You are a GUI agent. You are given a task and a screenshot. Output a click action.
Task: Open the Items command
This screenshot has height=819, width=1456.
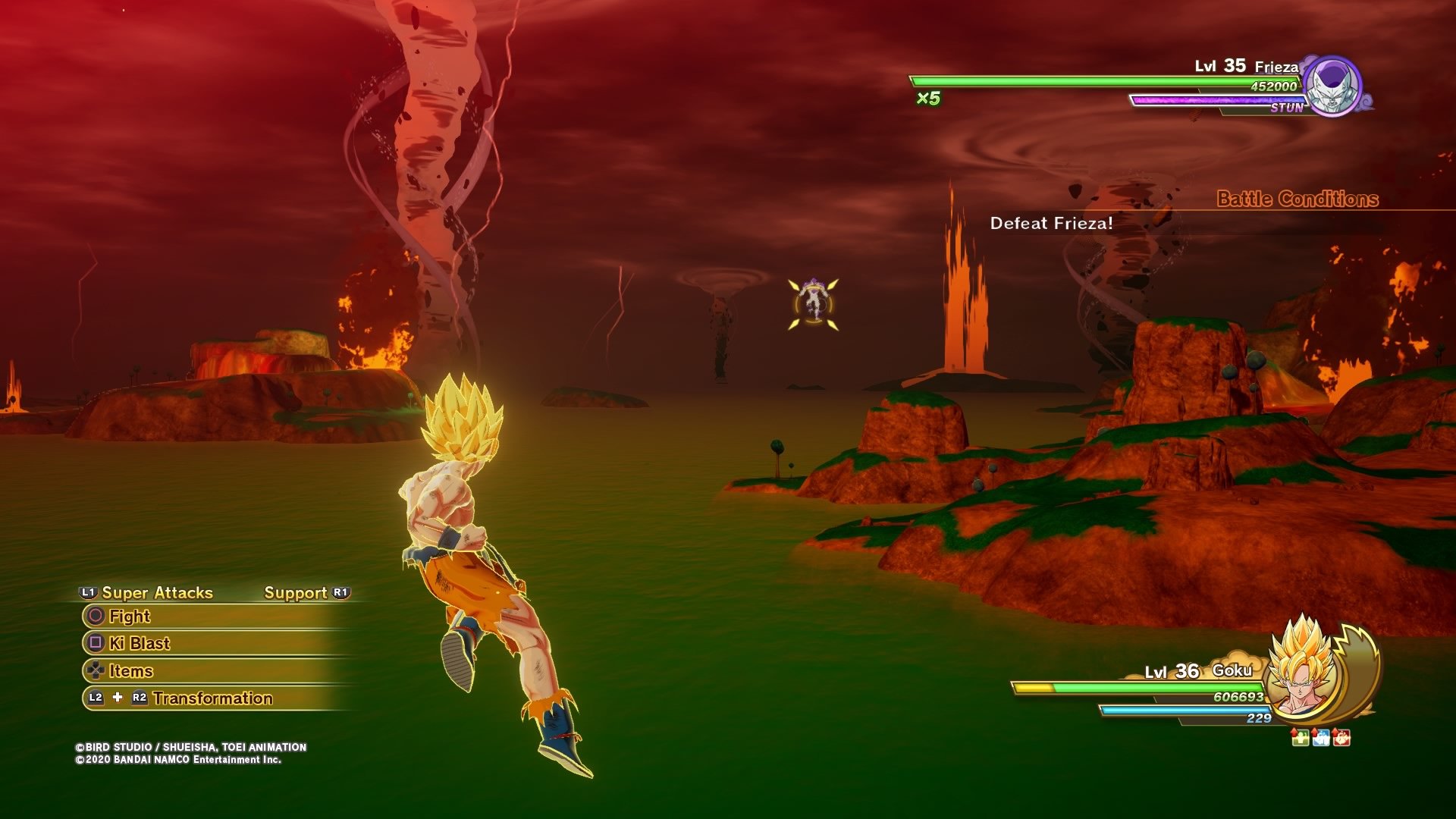click(x=131, y=671)
